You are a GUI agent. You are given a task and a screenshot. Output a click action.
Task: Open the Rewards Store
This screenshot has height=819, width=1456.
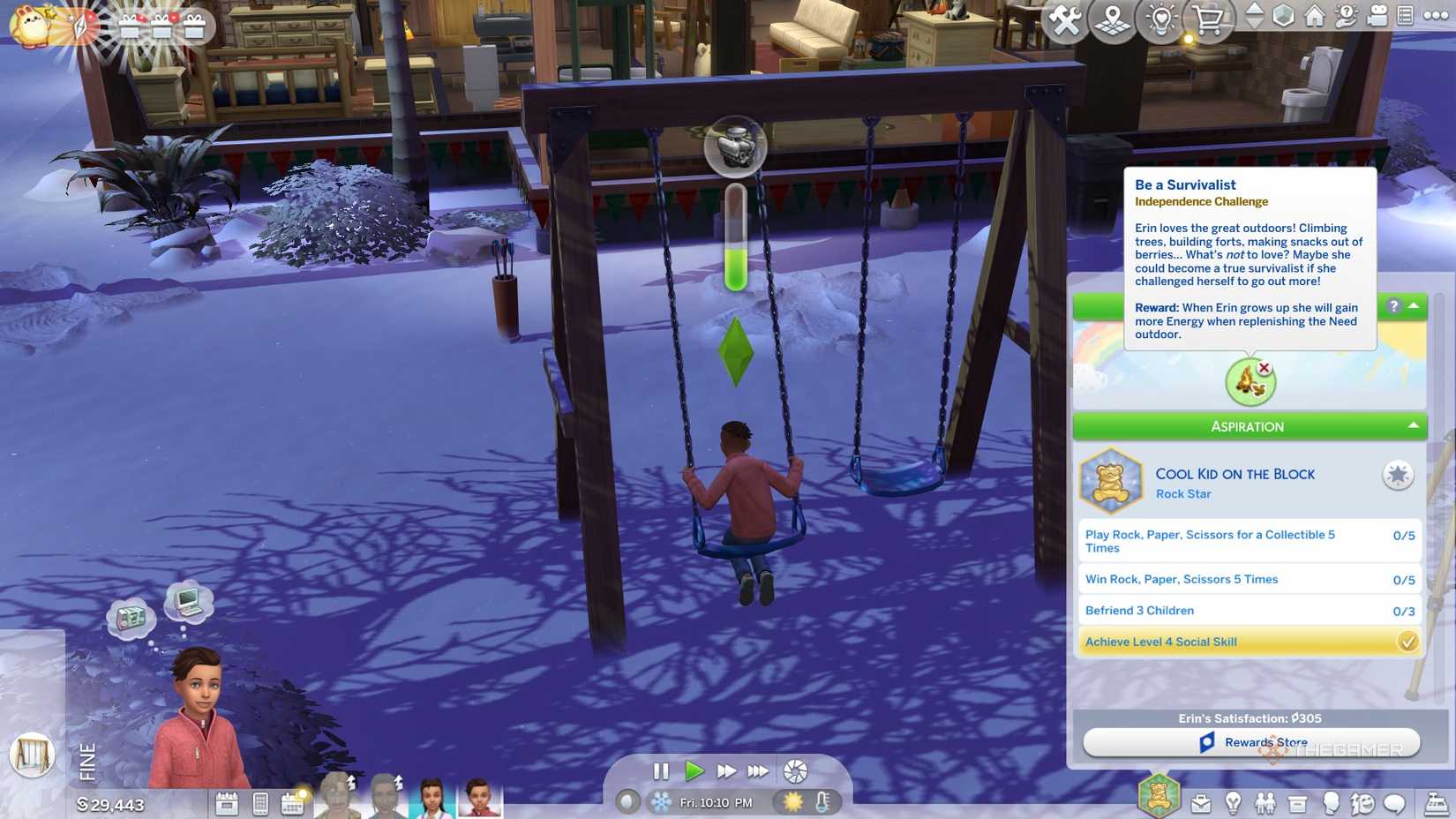point(1251,742)
